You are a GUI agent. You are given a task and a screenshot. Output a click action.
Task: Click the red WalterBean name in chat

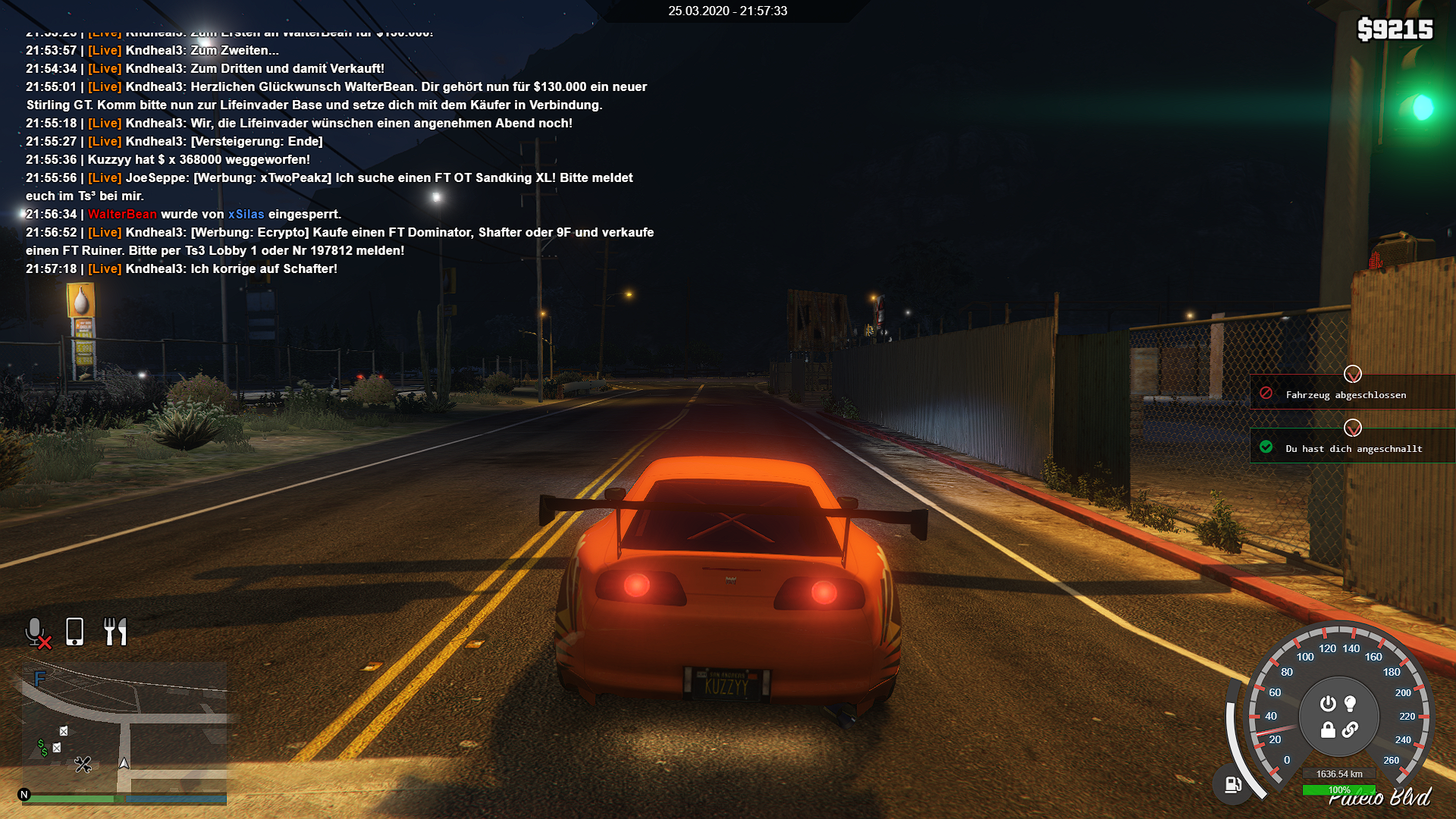(122, 215)
